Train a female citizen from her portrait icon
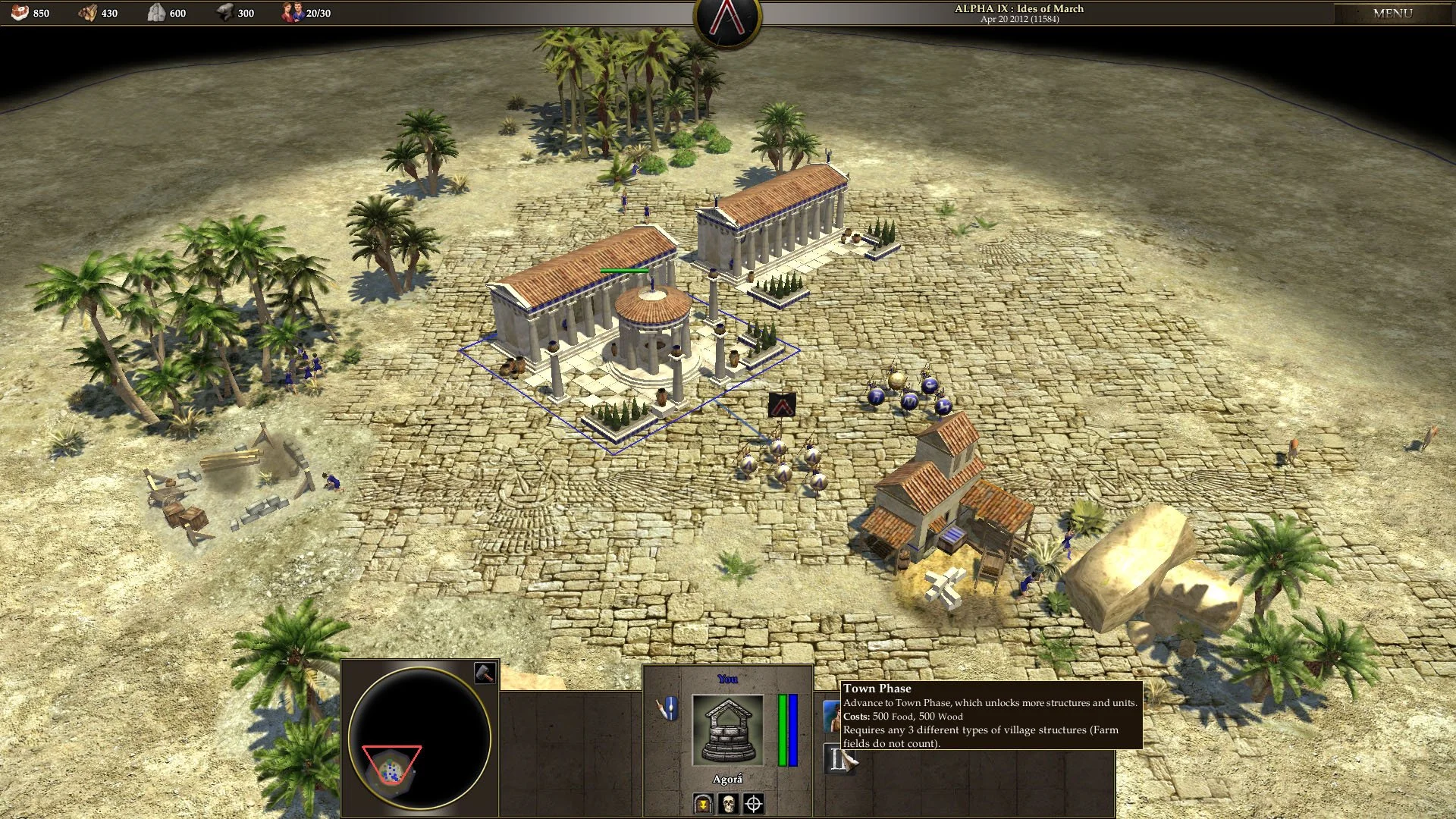The height and width of the screenshot is (819, 1456). coord(832,717)
